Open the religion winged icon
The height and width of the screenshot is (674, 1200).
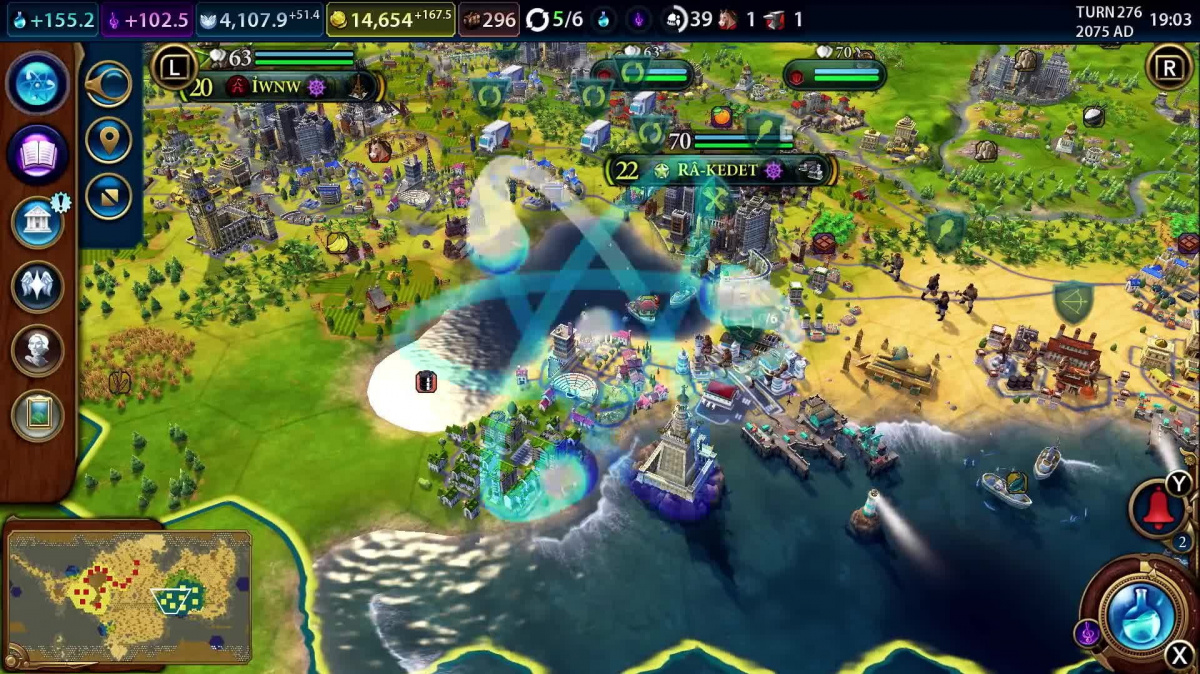point(38,286)
